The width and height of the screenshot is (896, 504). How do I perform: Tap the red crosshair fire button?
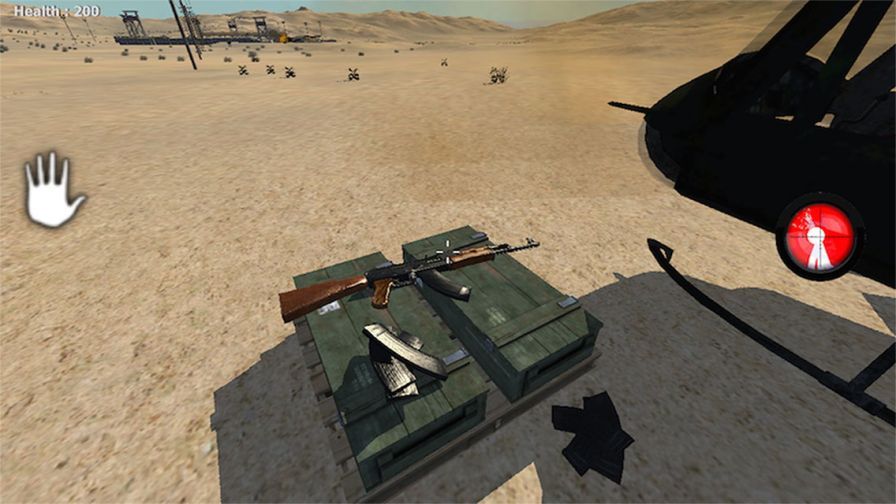pyautogui.click(x=820, y=237)
